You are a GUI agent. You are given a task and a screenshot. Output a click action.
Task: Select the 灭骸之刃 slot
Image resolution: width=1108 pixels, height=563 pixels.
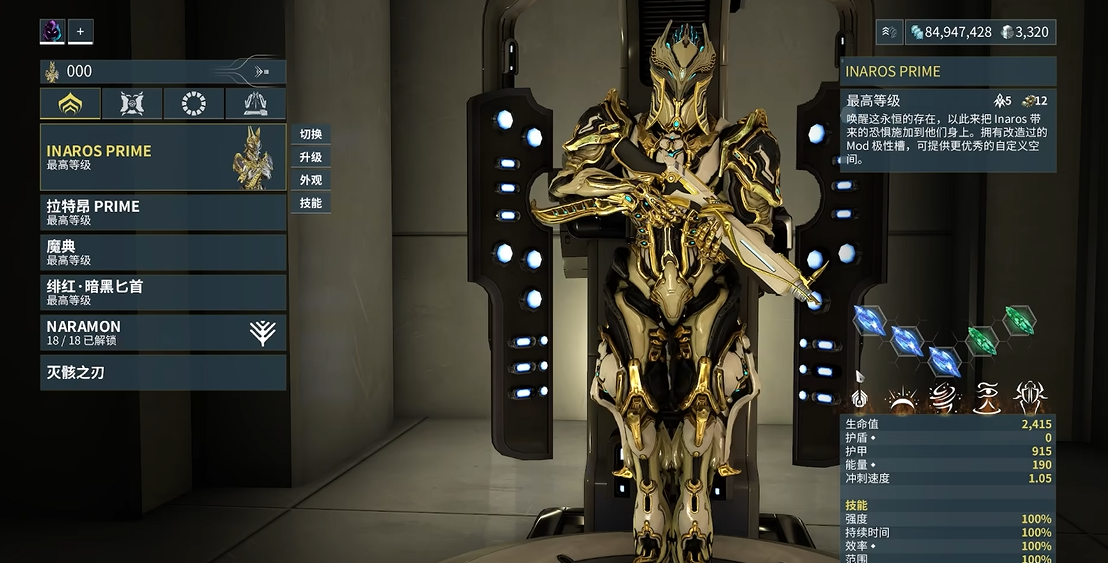click(162, 372)
